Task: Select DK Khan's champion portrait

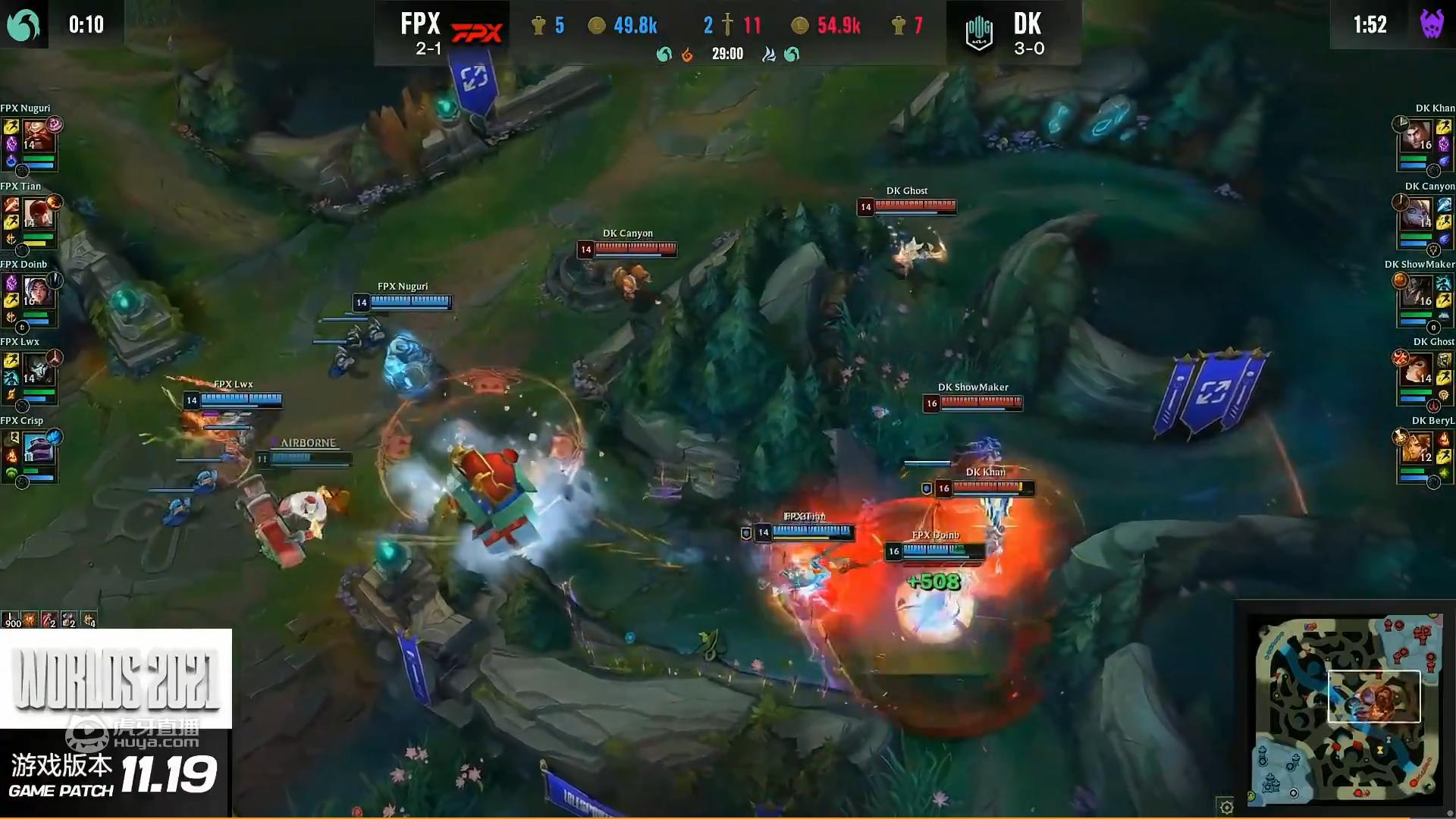Action: (x=1417, y=137)
